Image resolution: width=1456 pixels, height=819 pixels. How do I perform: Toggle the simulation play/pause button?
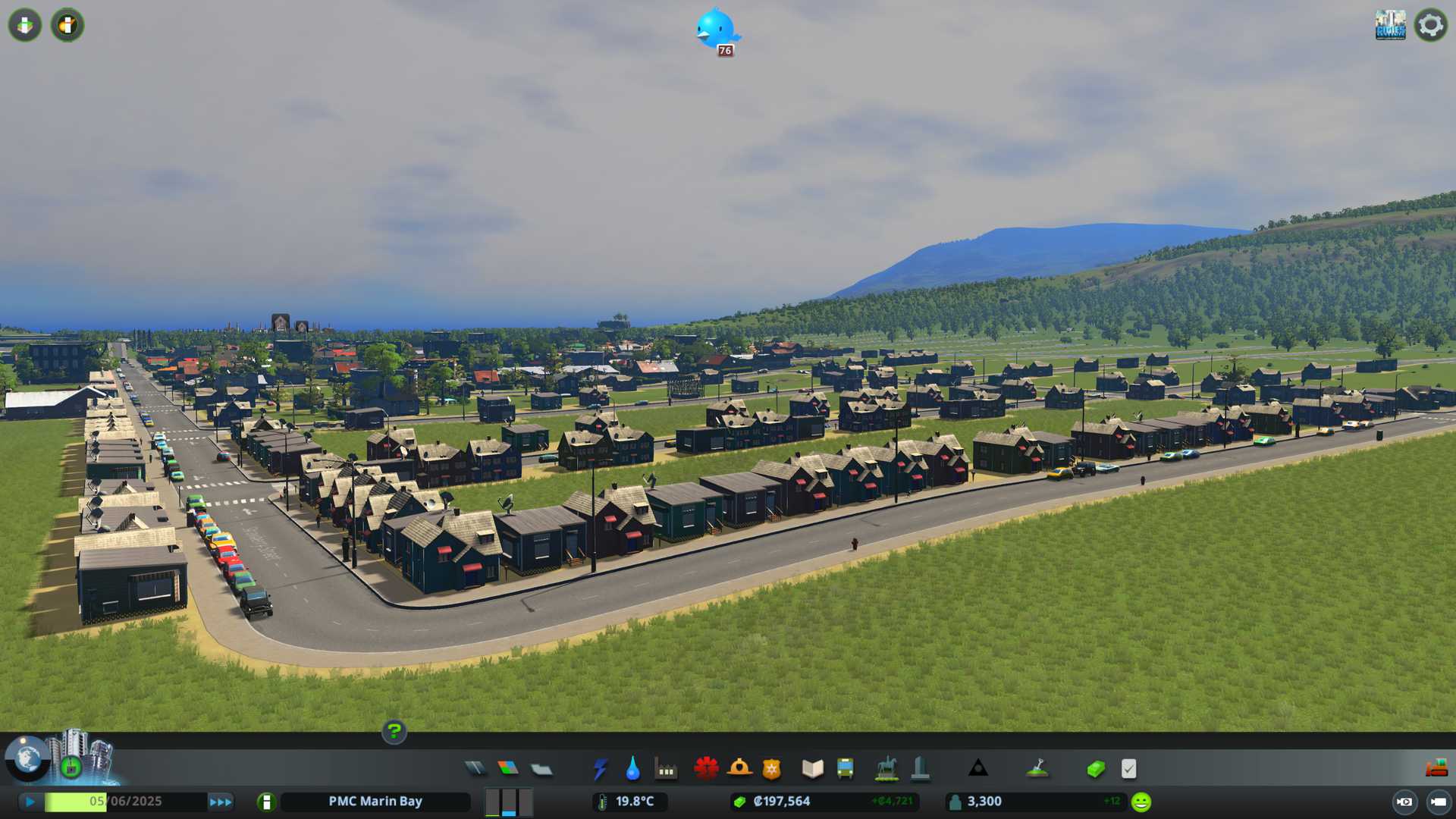point(30,802)
